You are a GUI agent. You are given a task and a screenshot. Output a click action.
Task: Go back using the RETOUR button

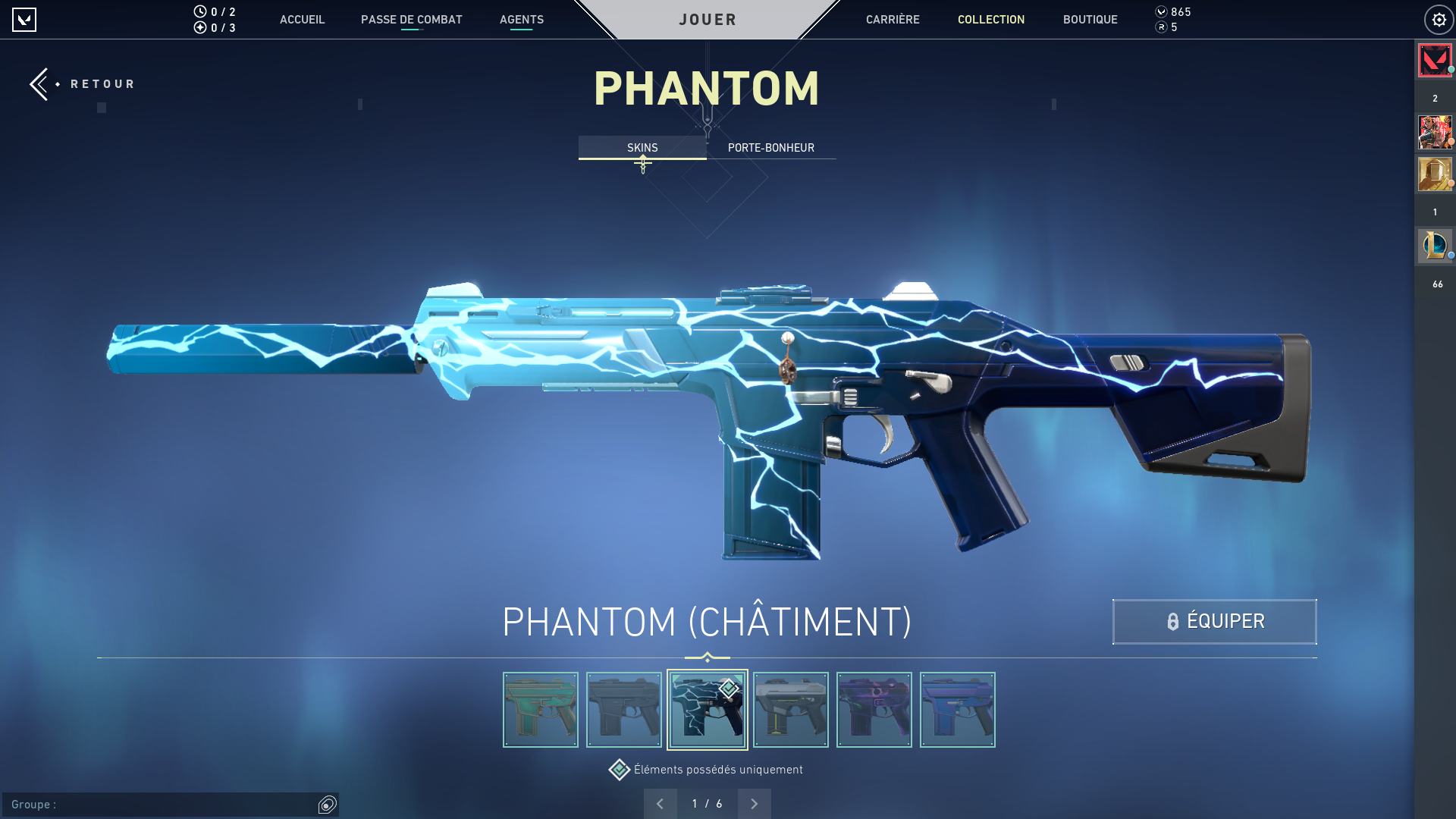[83, 84]
